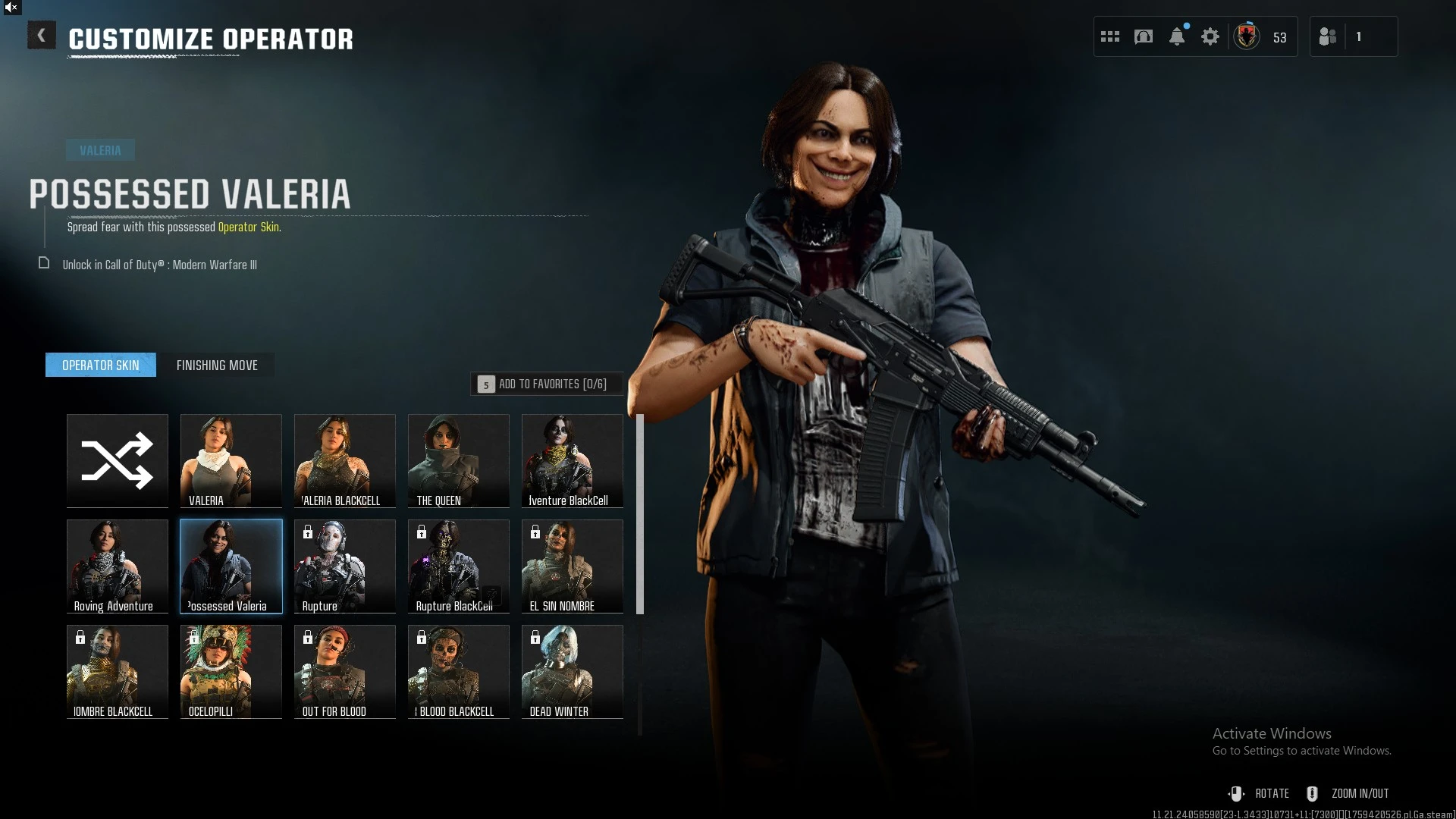Equip The Queen operator skin

coord(459,460)
